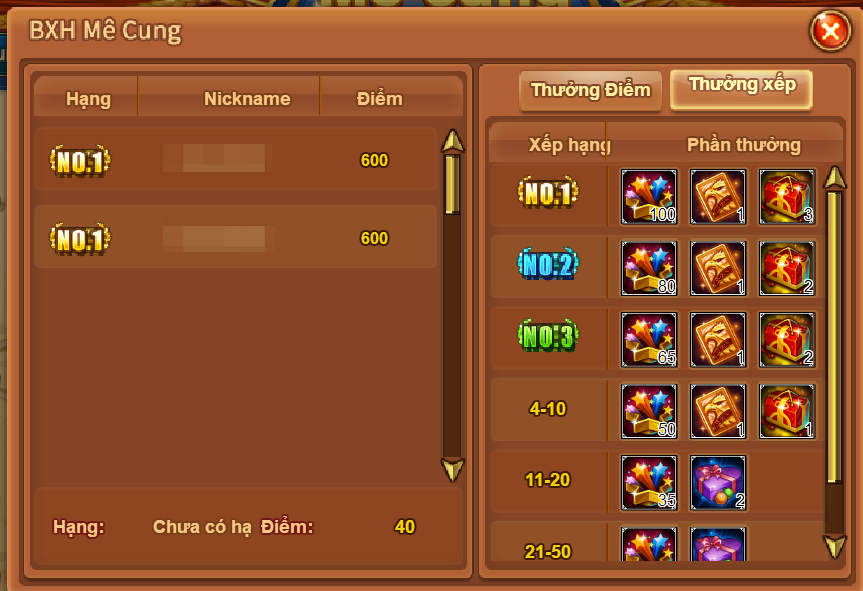The image size is (863, 591).
Task: View the NO.2 orange book reward
Action: [x=718, y=268]
